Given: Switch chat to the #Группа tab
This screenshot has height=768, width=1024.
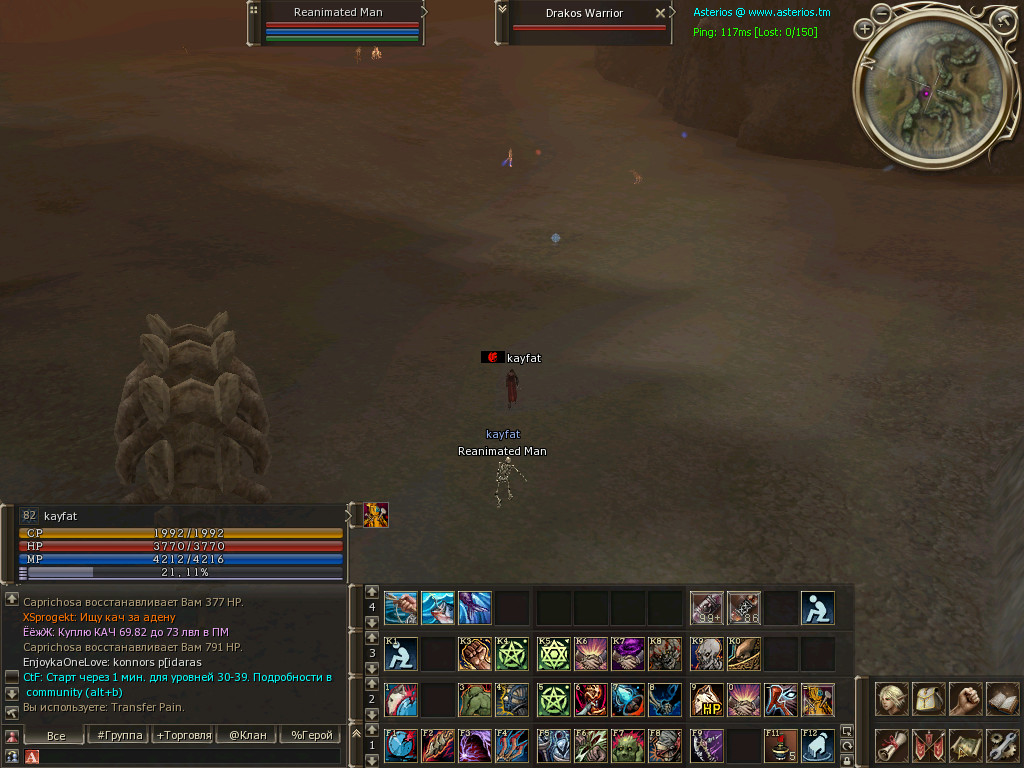Looking at the screenshot, I should coord(119,735).
